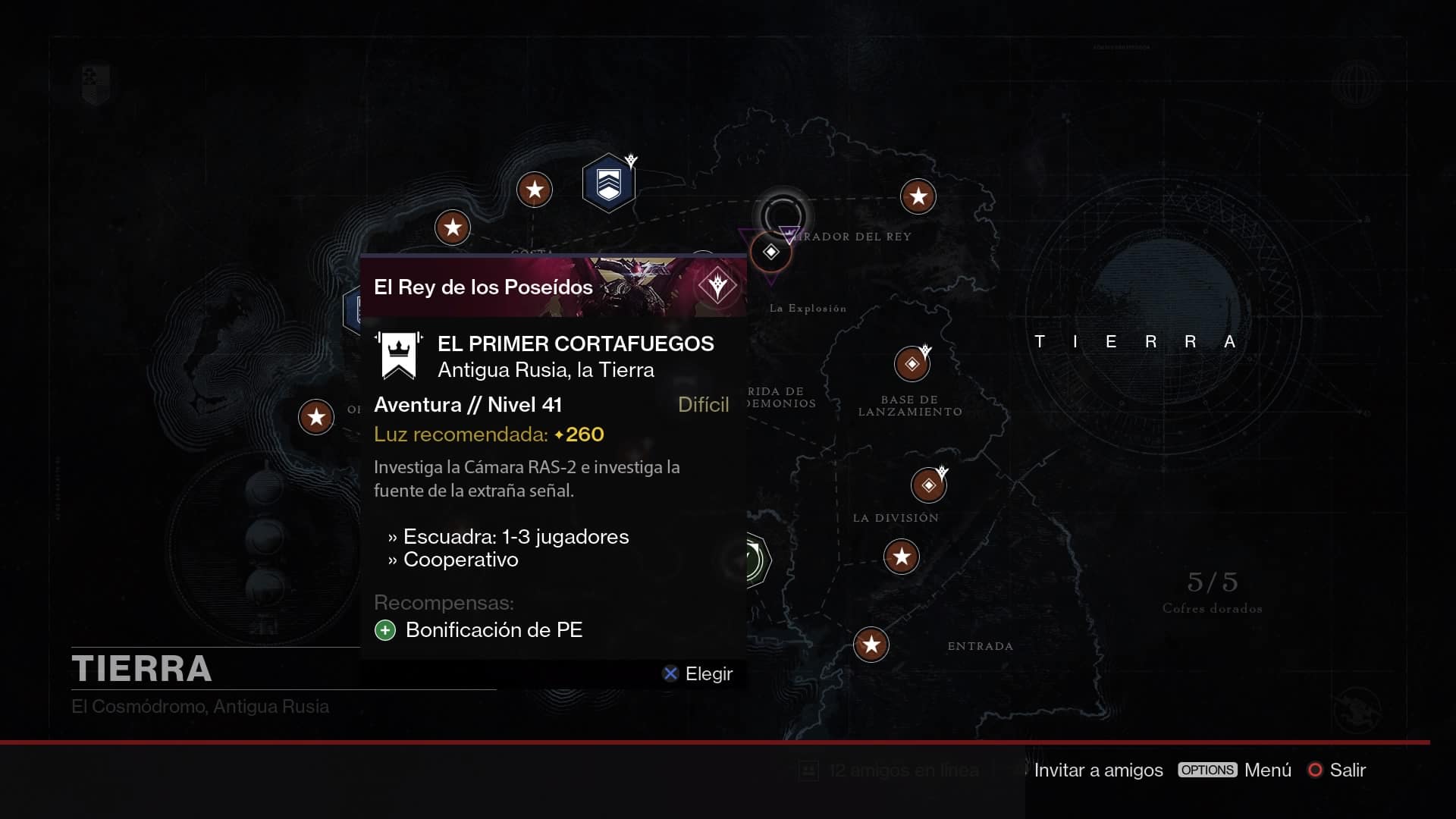
Task: Click the partly hidden green hexagon marker
Action: 758,561
